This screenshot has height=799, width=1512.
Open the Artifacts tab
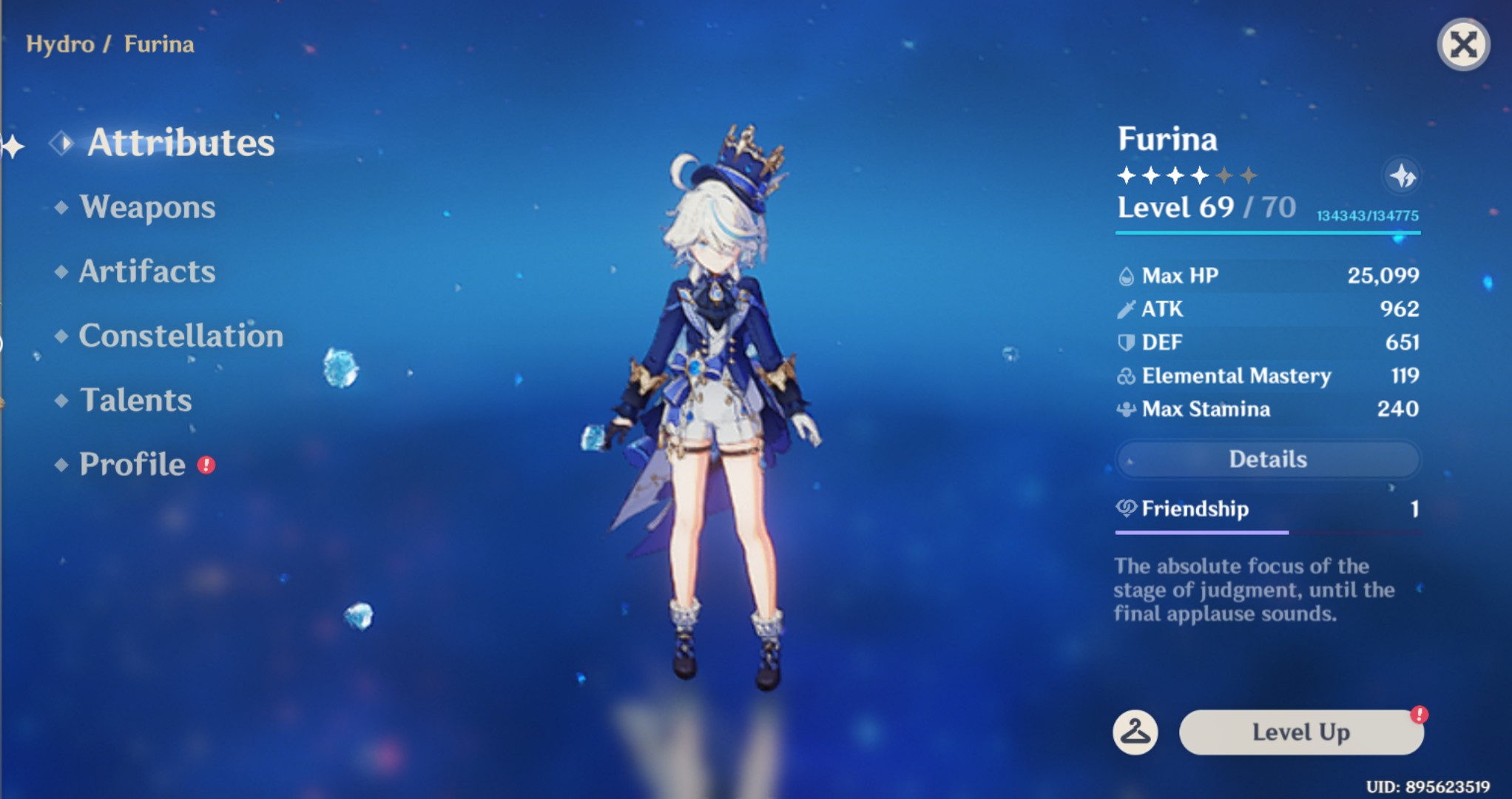(x=146, y=272)
